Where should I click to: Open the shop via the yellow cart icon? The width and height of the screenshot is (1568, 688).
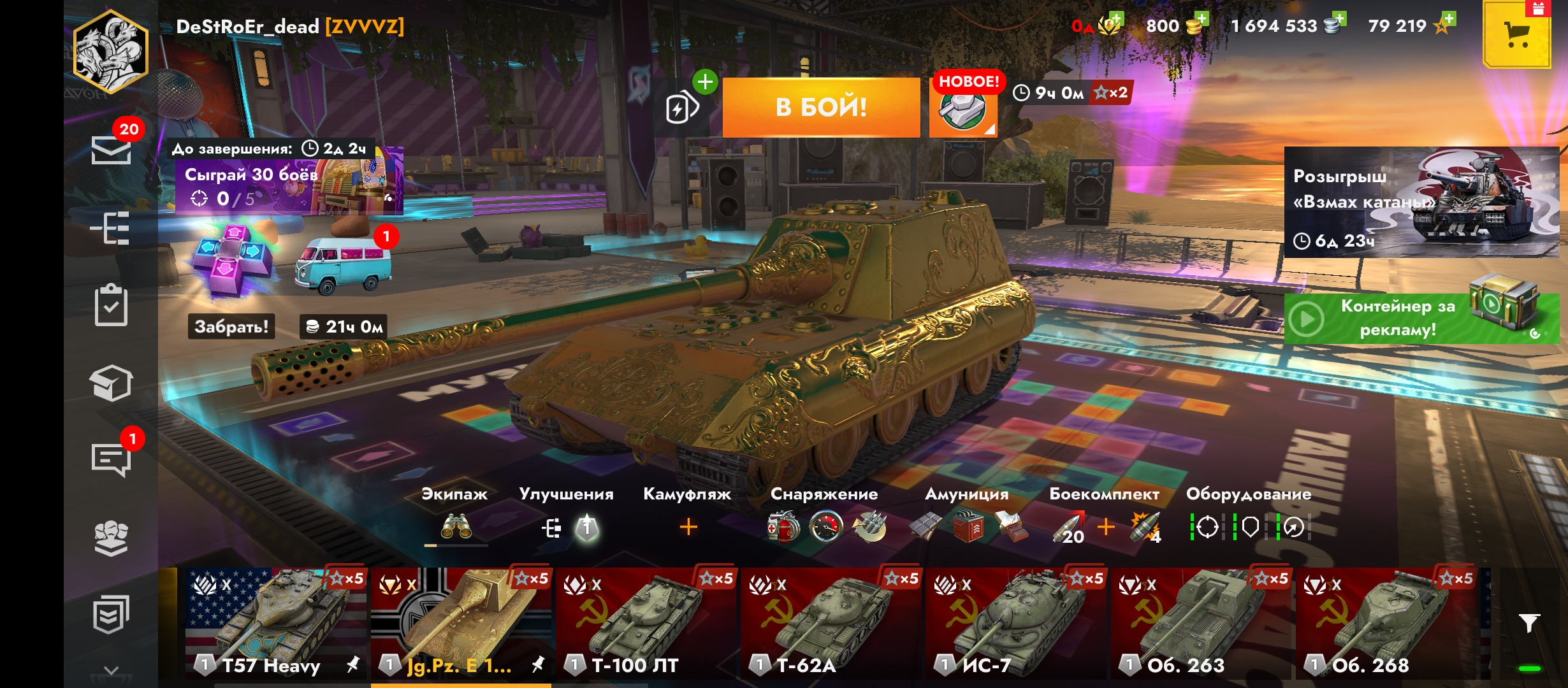coord(1516,35)
